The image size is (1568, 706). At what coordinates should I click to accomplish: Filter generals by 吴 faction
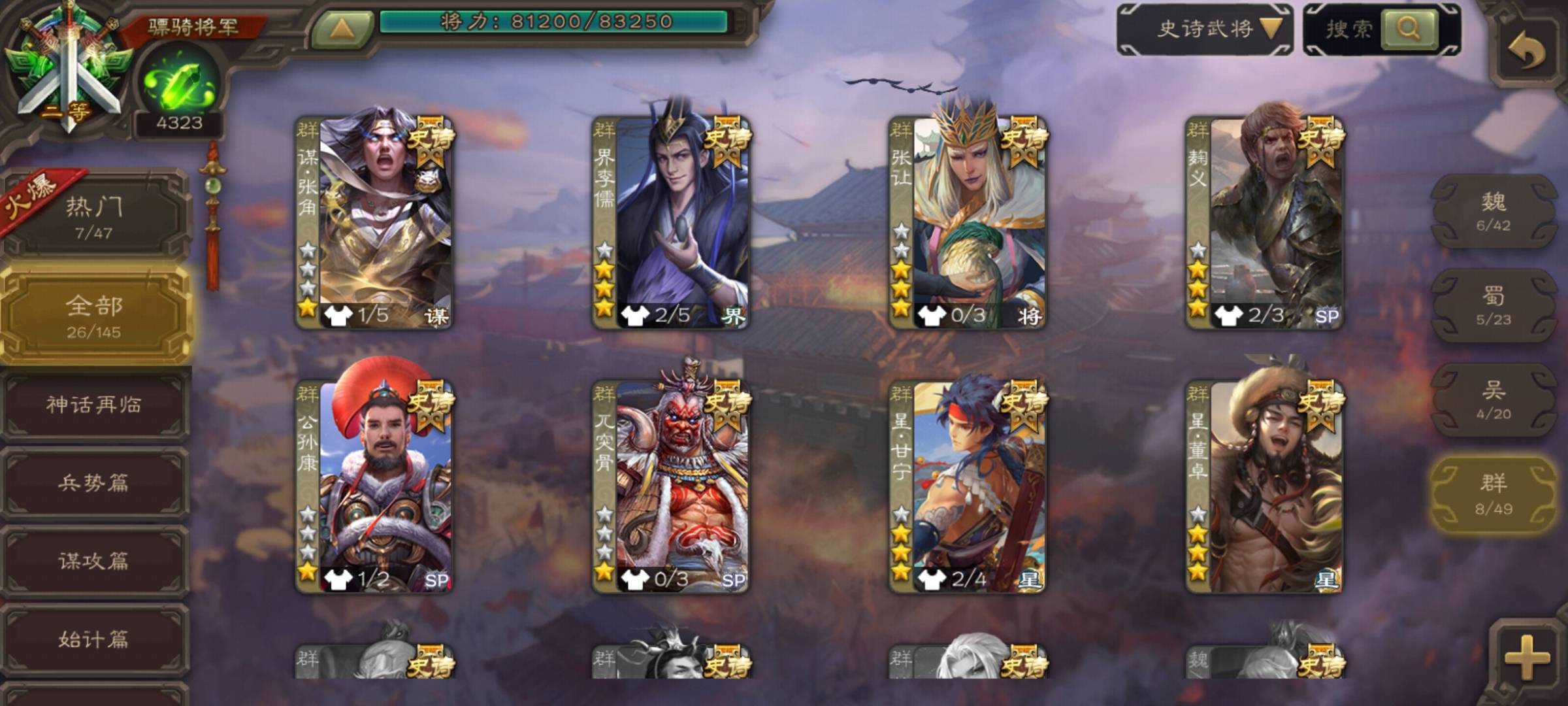[1494, 400]
